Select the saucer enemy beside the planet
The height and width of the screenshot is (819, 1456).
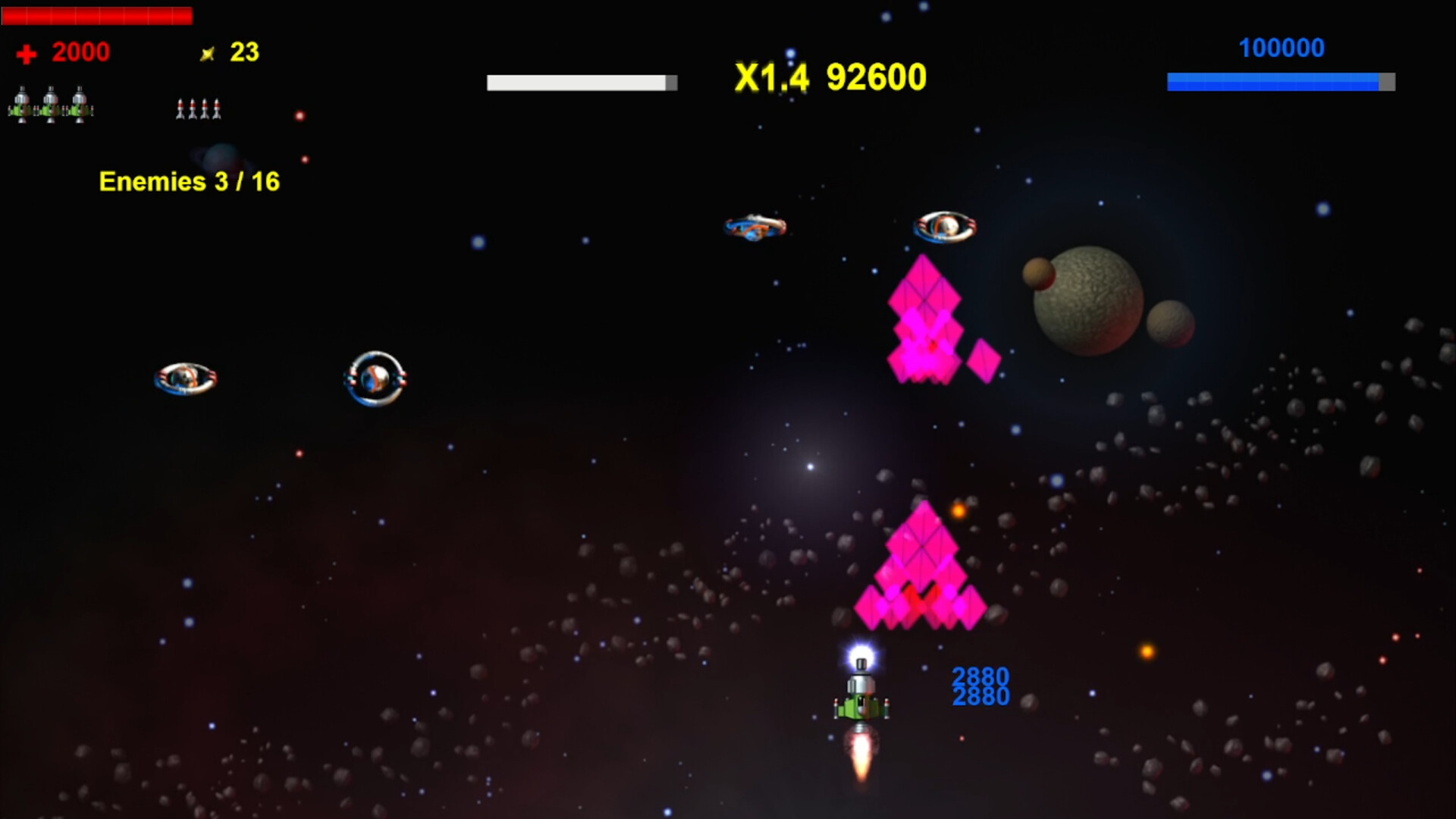[x=945, y=225]
